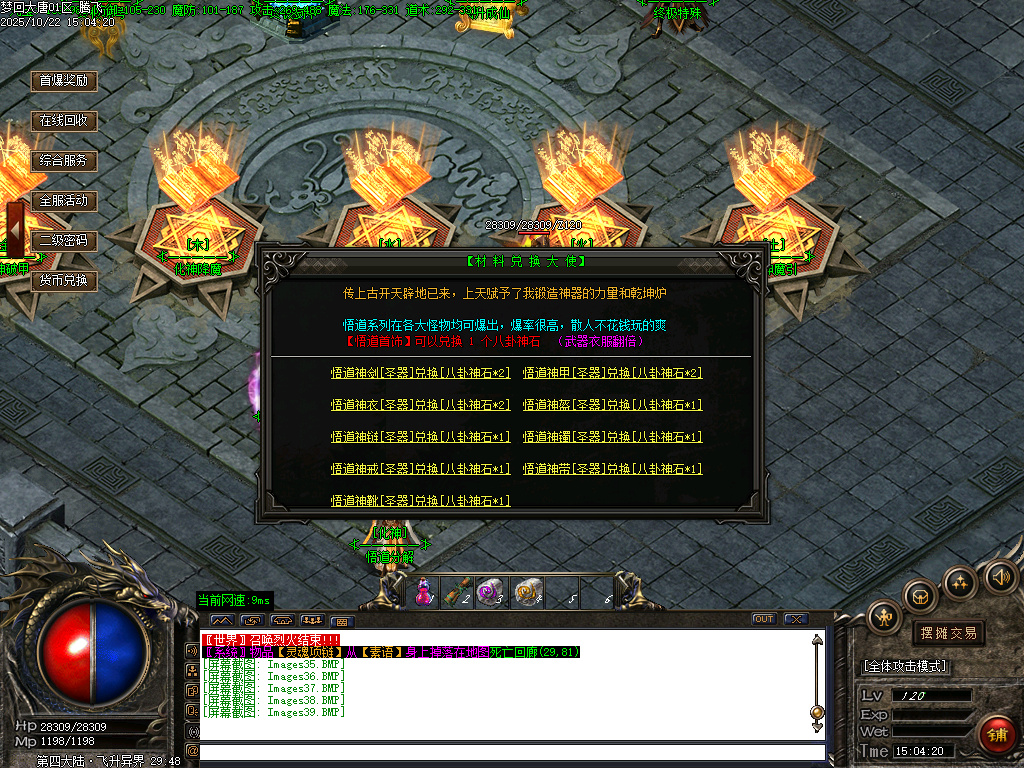Exchange 悟道神甲 for 八卦神石*2
Viewport: 1024px width, 768px height.
pyautogui.click(x=612, y=373)
